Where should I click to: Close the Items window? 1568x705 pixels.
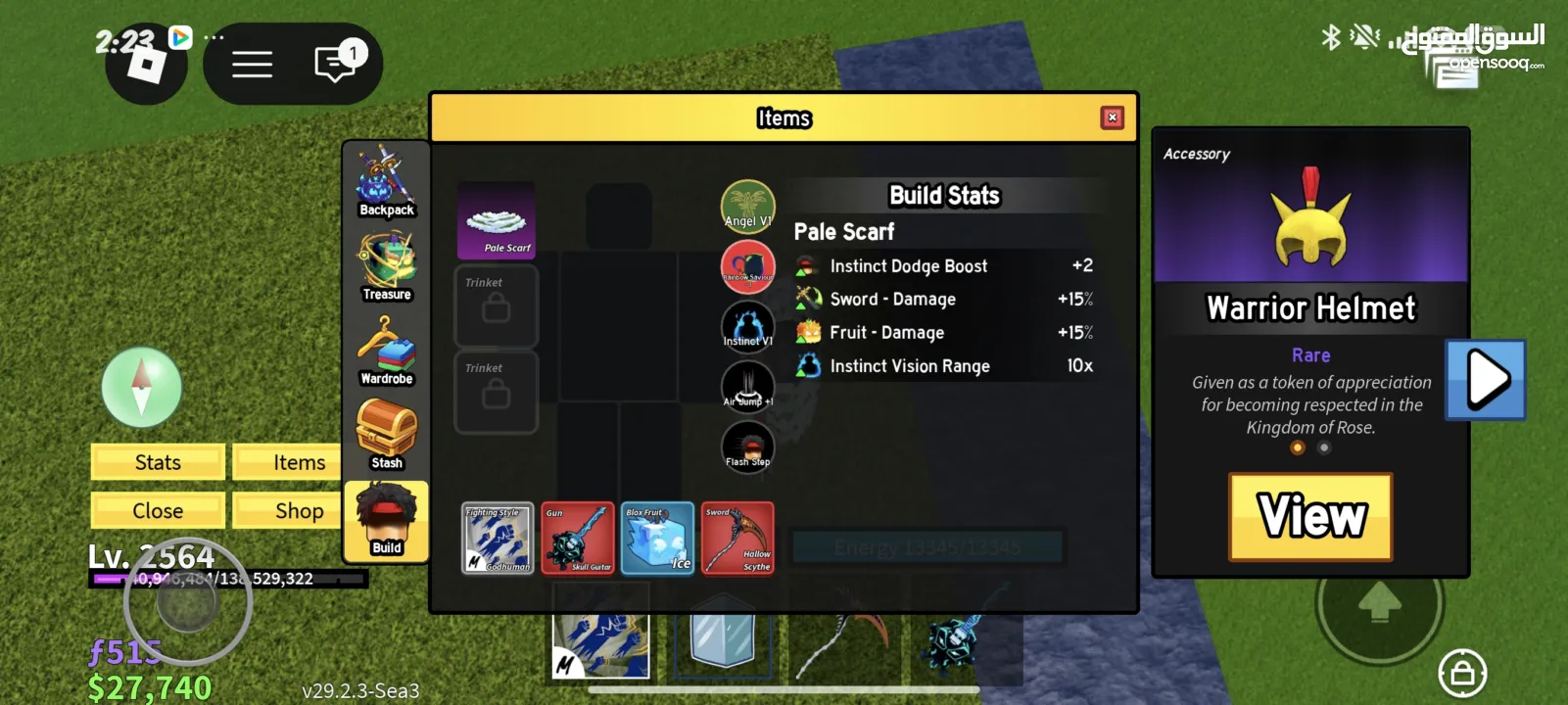pyautogui.click(x=1112, y=117)
